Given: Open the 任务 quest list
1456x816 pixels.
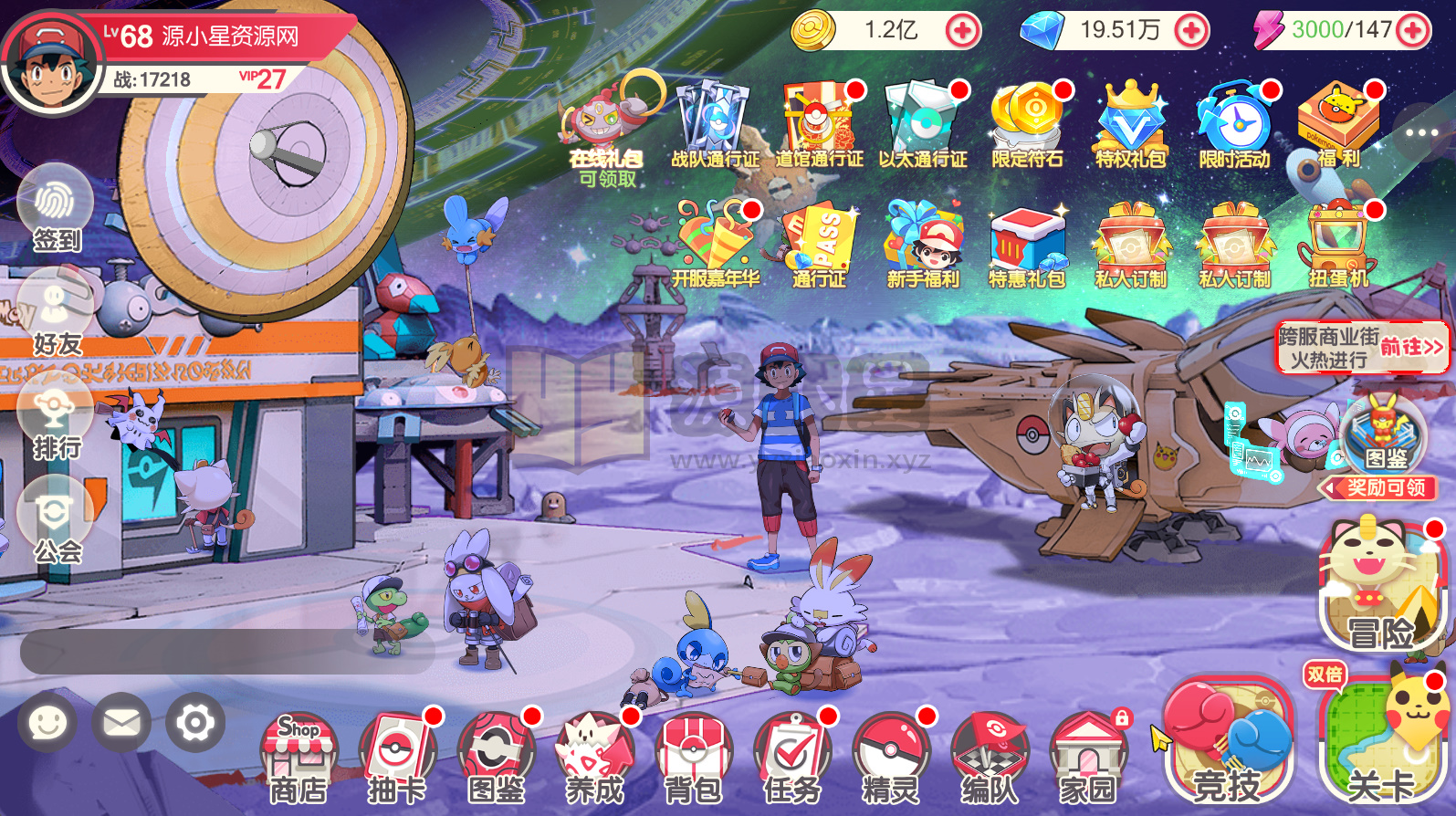Looking at the screenshot, I should (x=791, y=759).
